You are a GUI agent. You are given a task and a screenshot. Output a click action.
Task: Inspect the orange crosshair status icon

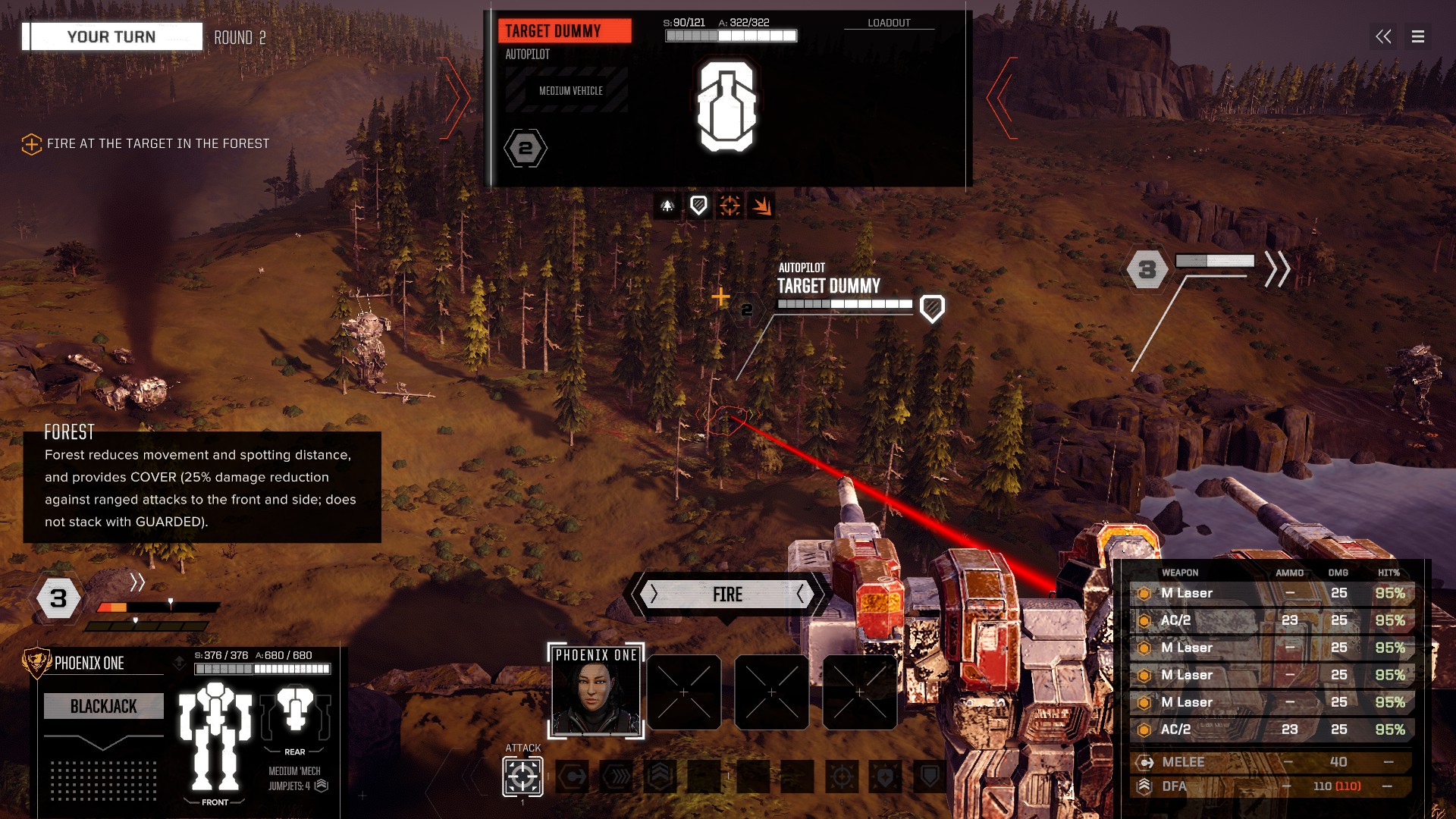click(x=730, y=206)
